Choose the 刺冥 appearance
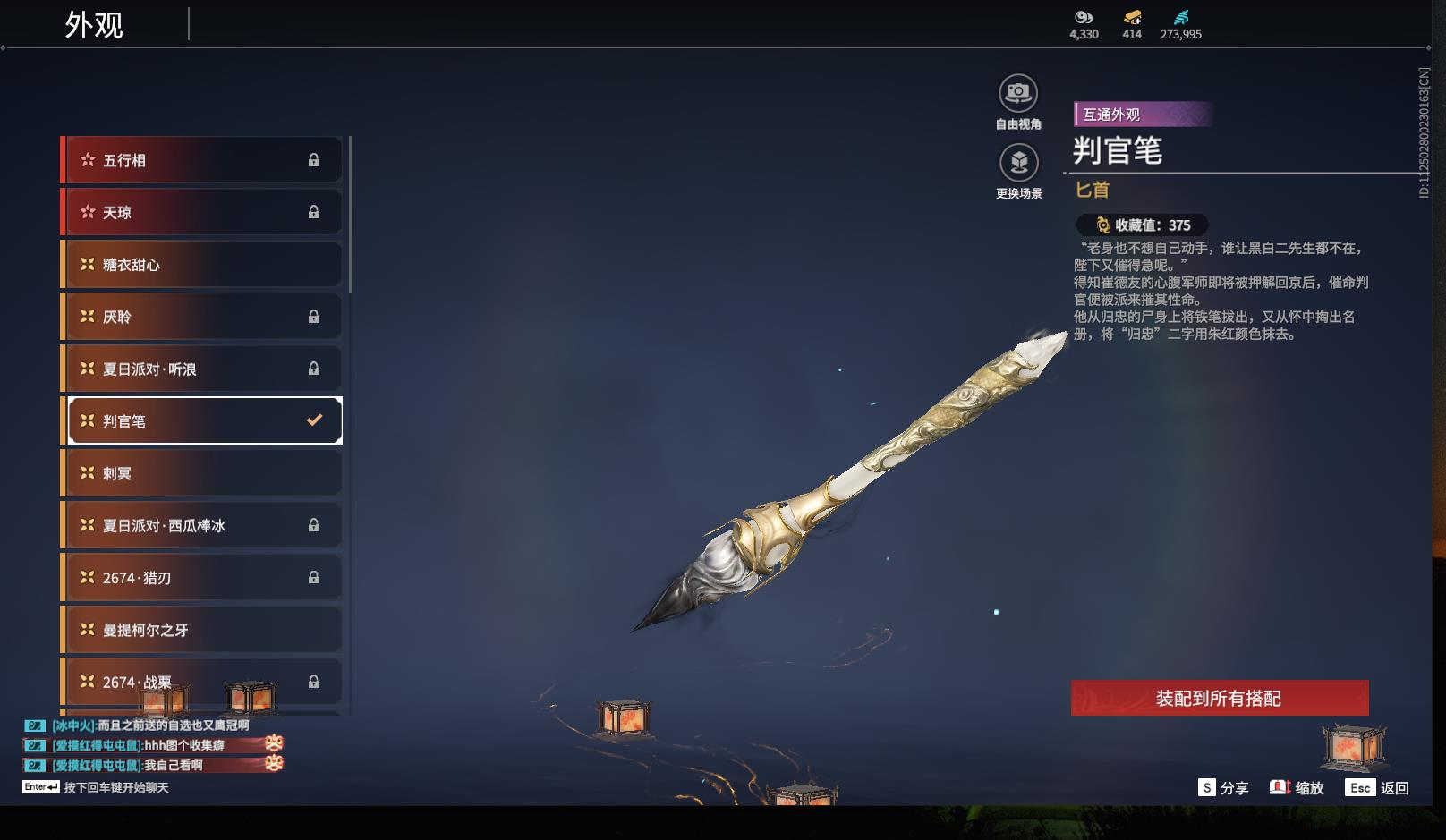 (x=202, y=473)
